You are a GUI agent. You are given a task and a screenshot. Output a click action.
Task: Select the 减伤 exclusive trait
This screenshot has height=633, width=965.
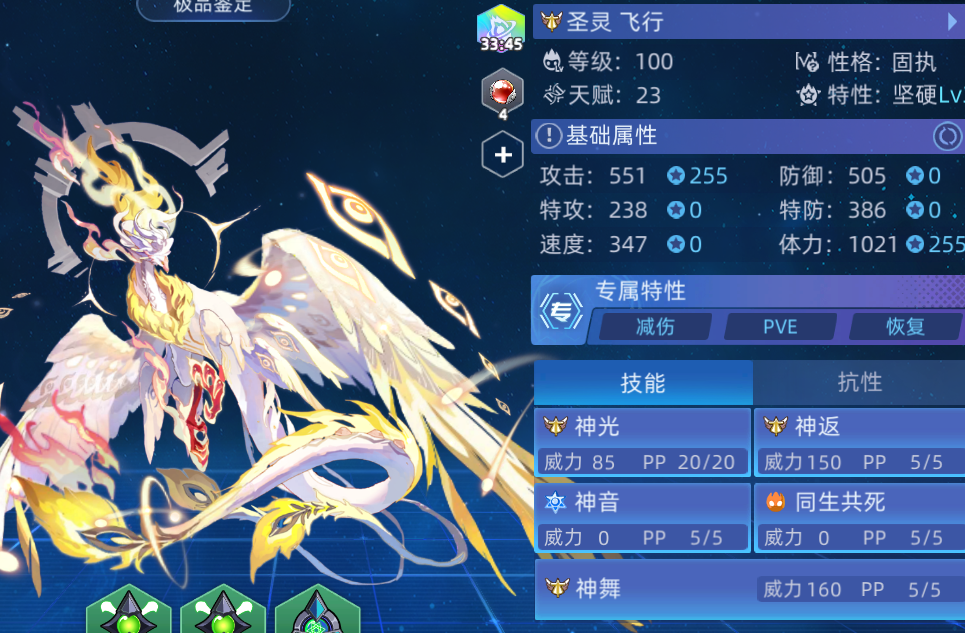tap(658, 326)
